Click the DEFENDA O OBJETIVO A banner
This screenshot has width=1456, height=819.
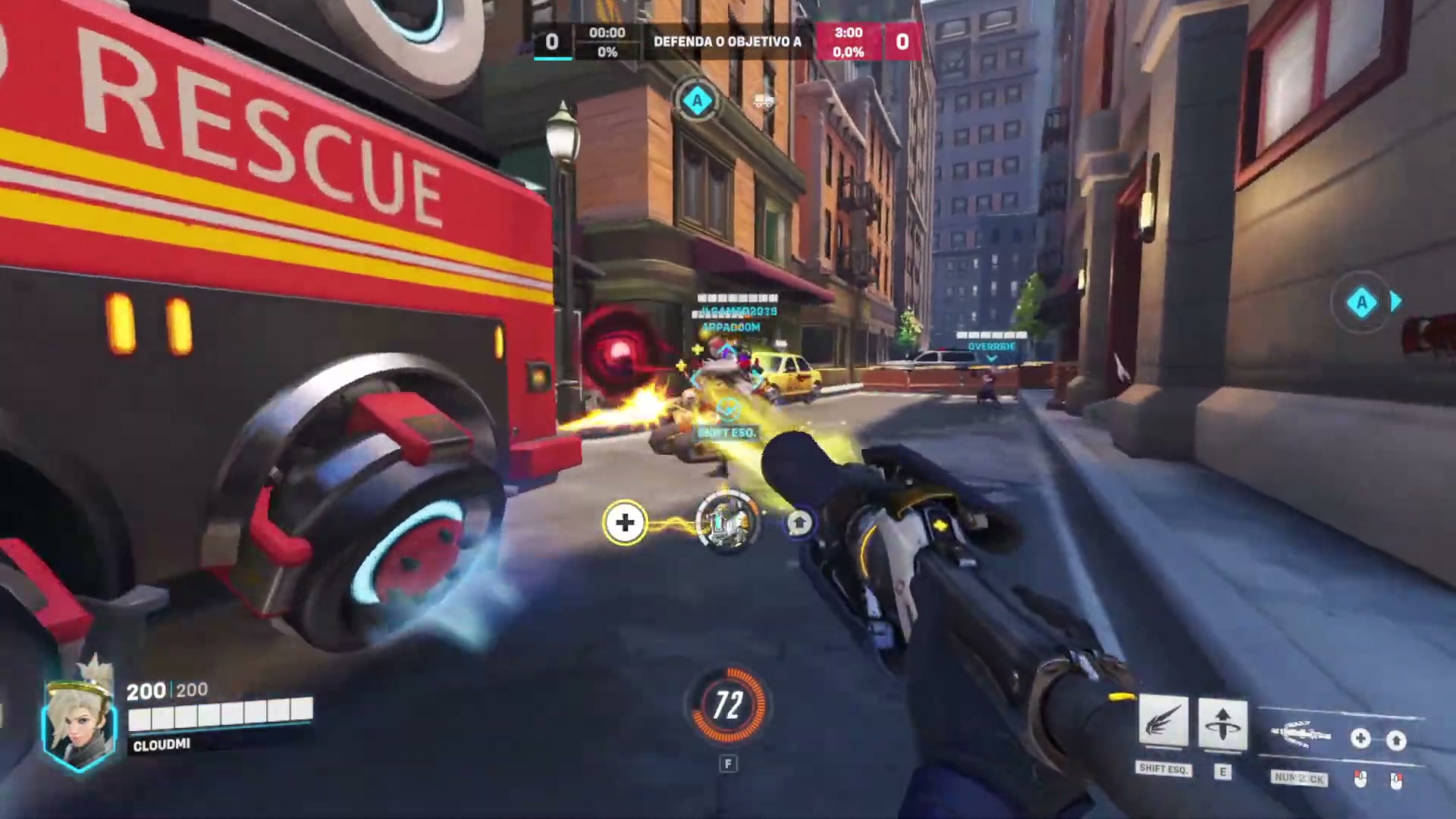point(728,42)
